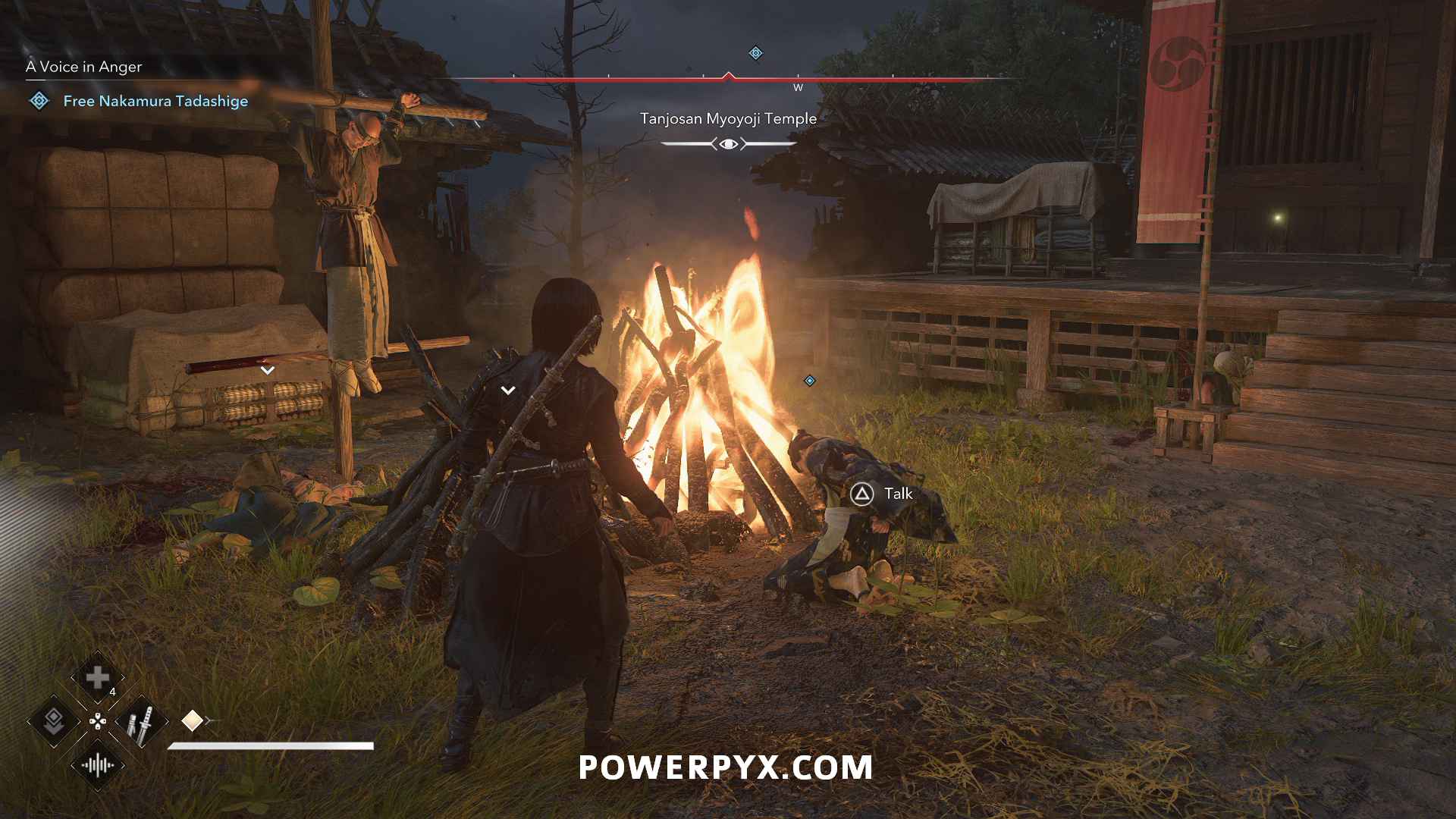This screenshot has height=819, width=1456.
Task: Expand the center pointer notch on the compass
Action: [730, 76]
